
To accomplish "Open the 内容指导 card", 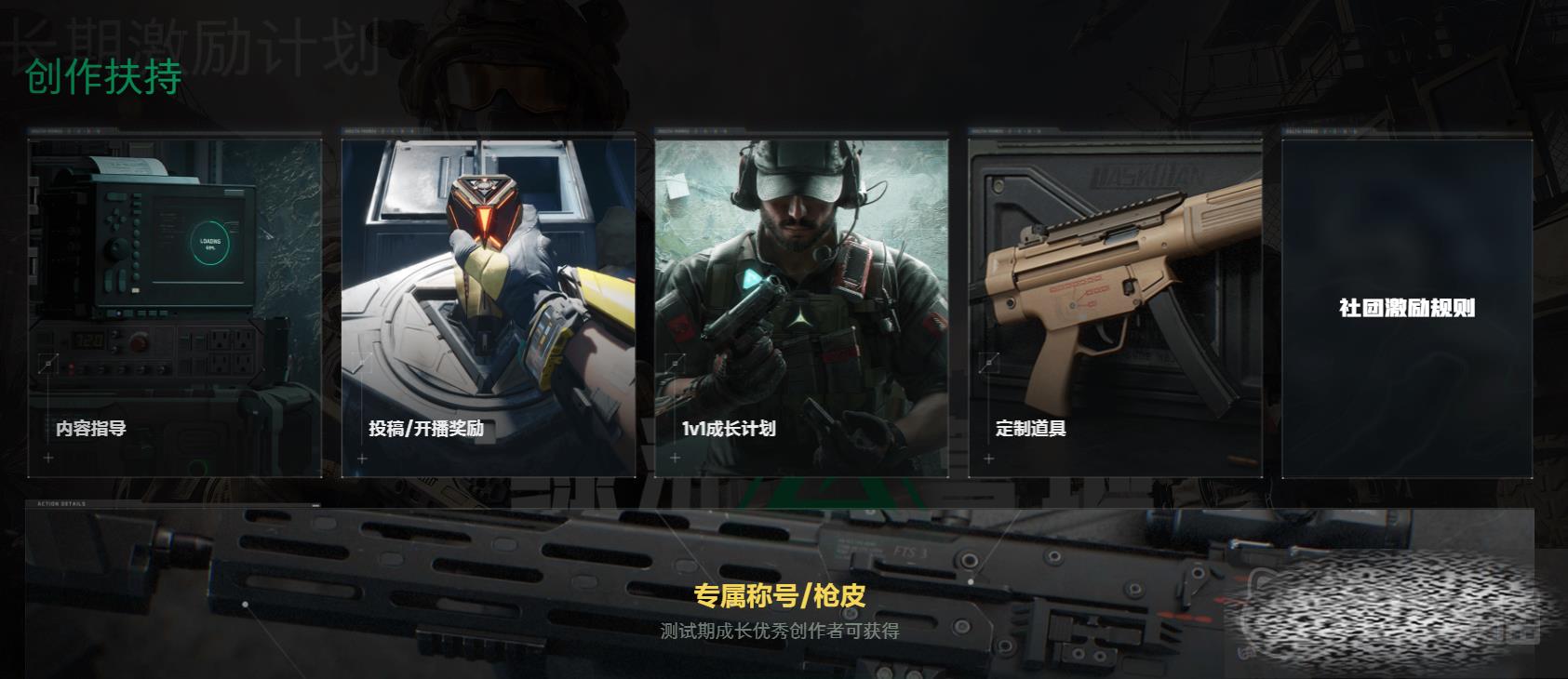I will (x=174, y=307).
